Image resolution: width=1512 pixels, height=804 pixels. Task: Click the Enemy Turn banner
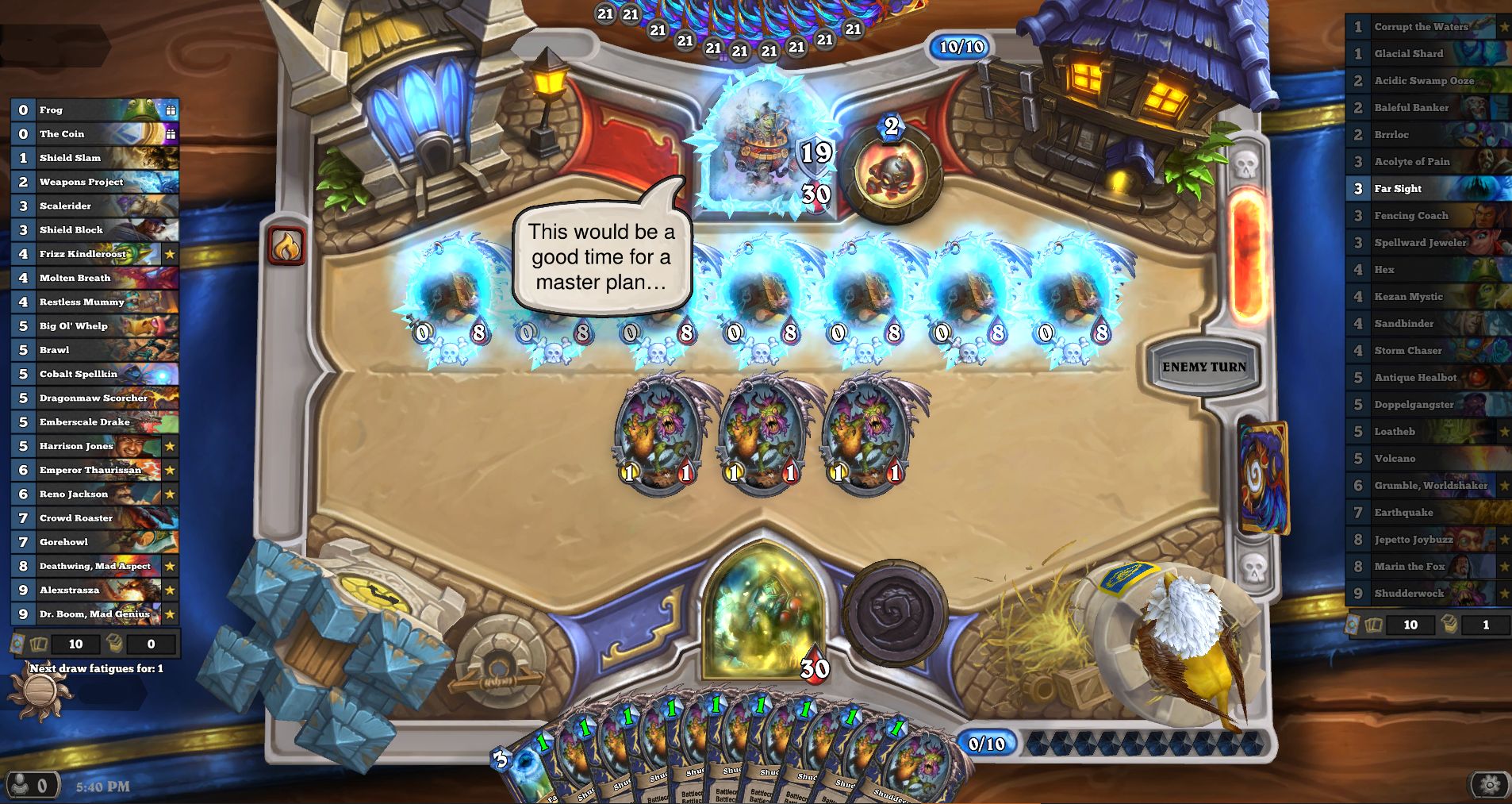1204,366
